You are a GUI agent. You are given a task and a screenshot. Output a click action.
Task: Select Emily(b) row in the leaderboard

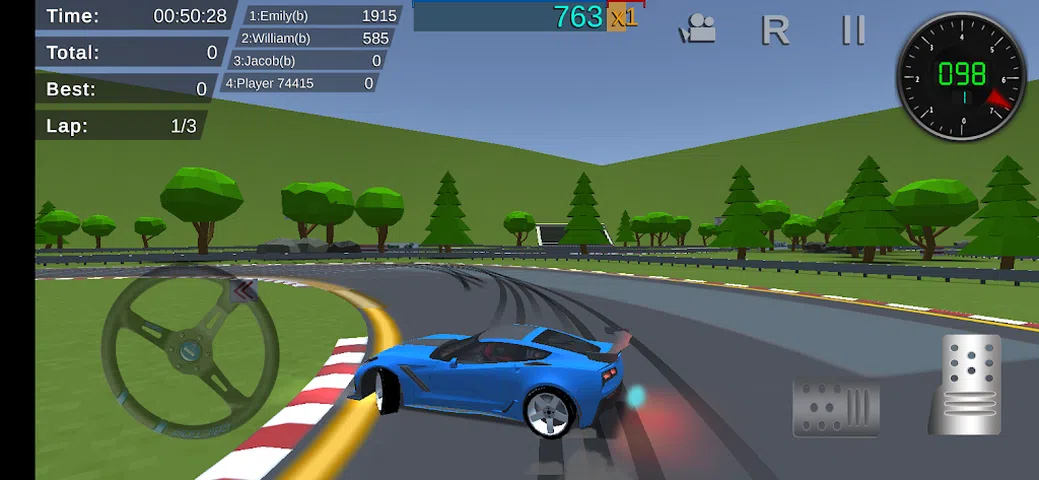322,16
